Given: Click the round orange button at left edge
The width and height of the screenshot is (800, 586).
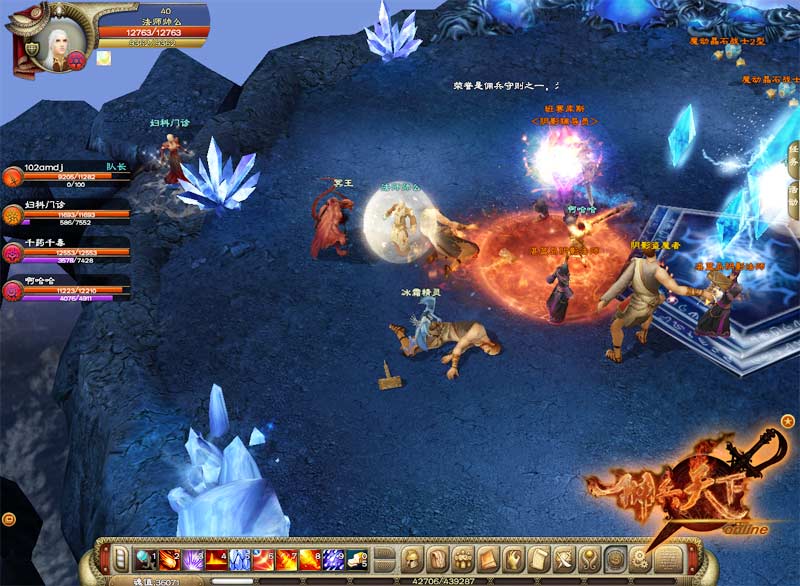Looking at the screenshot, I should pyautogui.click(x=8, y=518).
